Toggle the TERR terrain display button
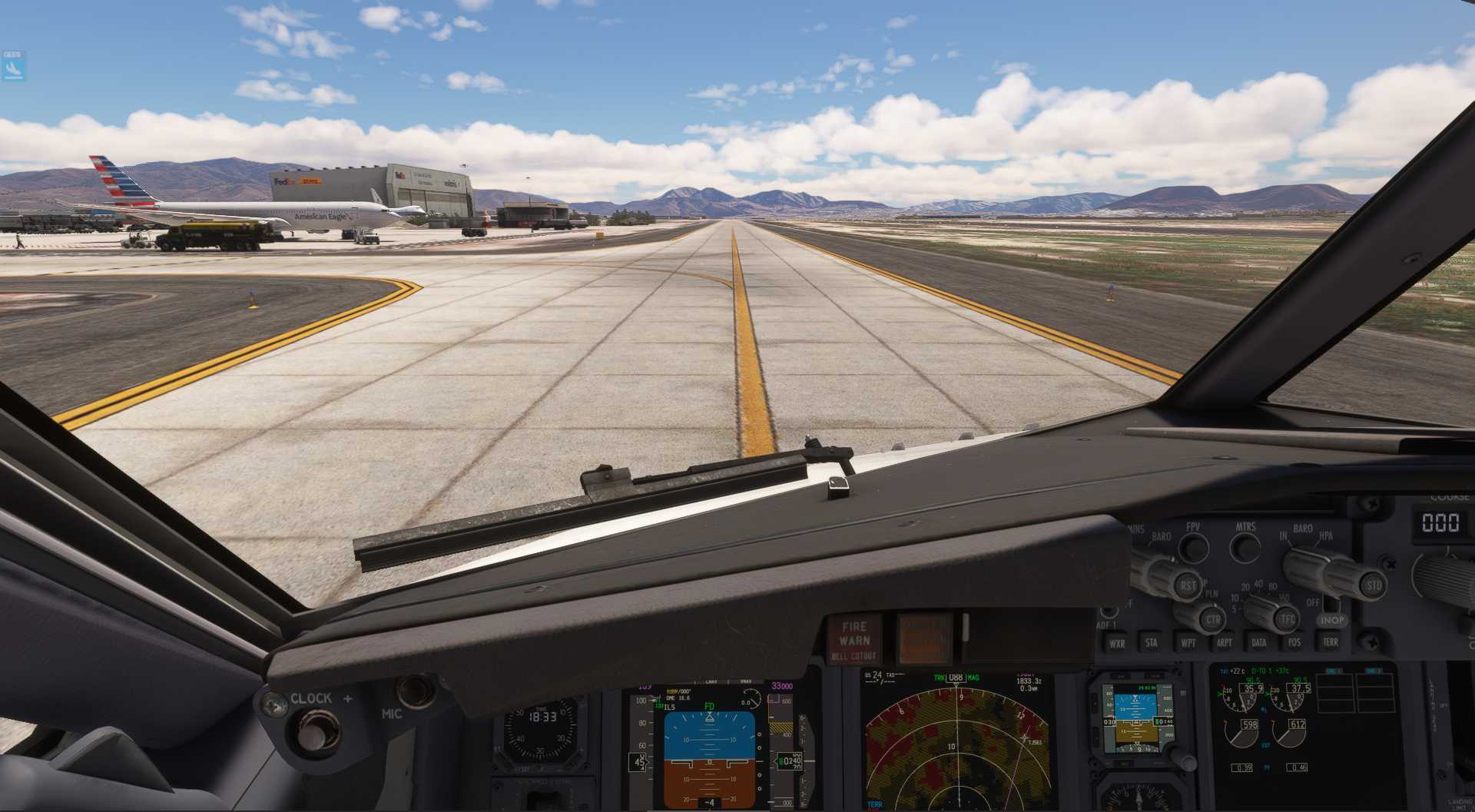 click(1330, 642)
